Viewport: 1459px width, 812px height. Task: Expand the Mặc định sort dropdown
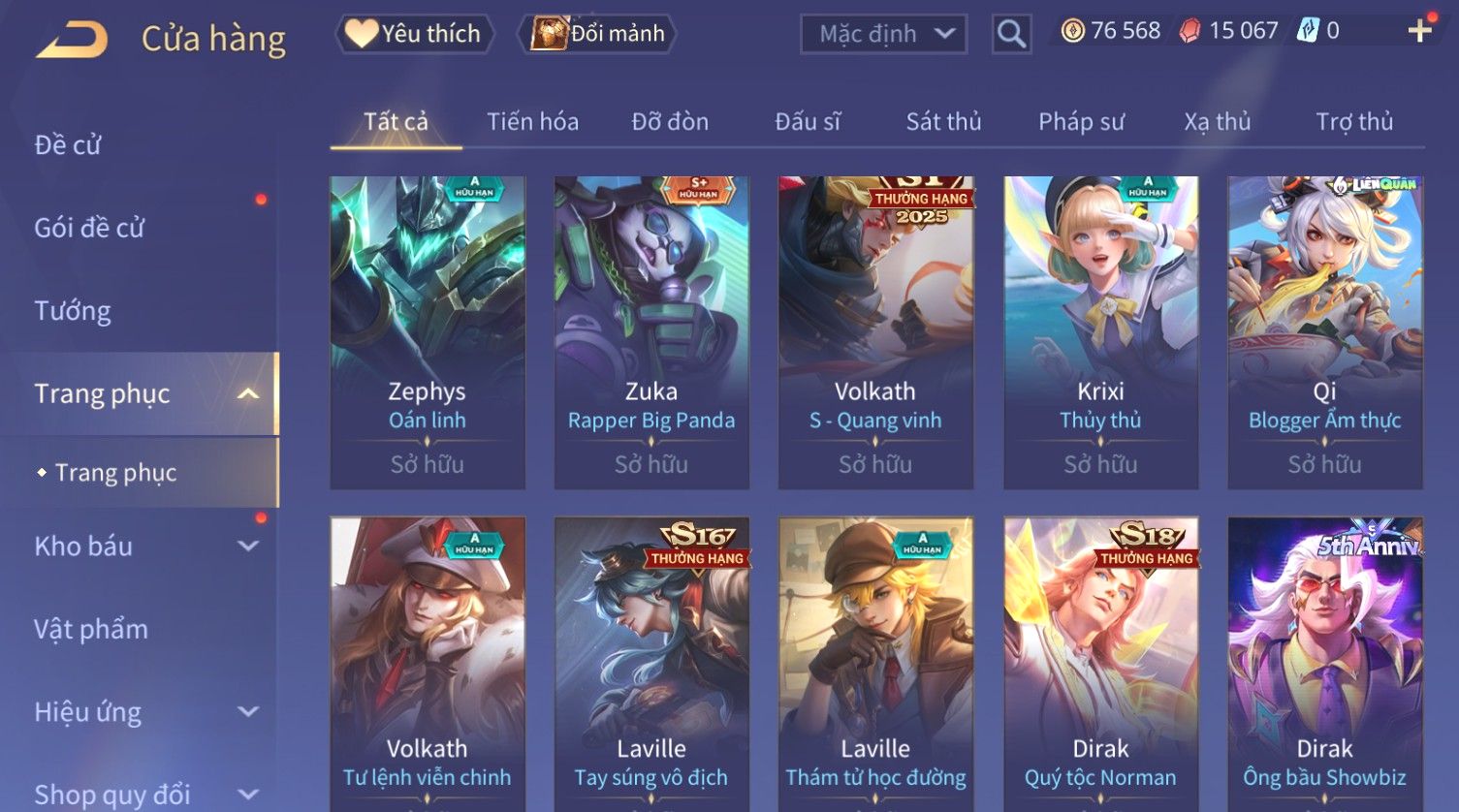[883, 34]
